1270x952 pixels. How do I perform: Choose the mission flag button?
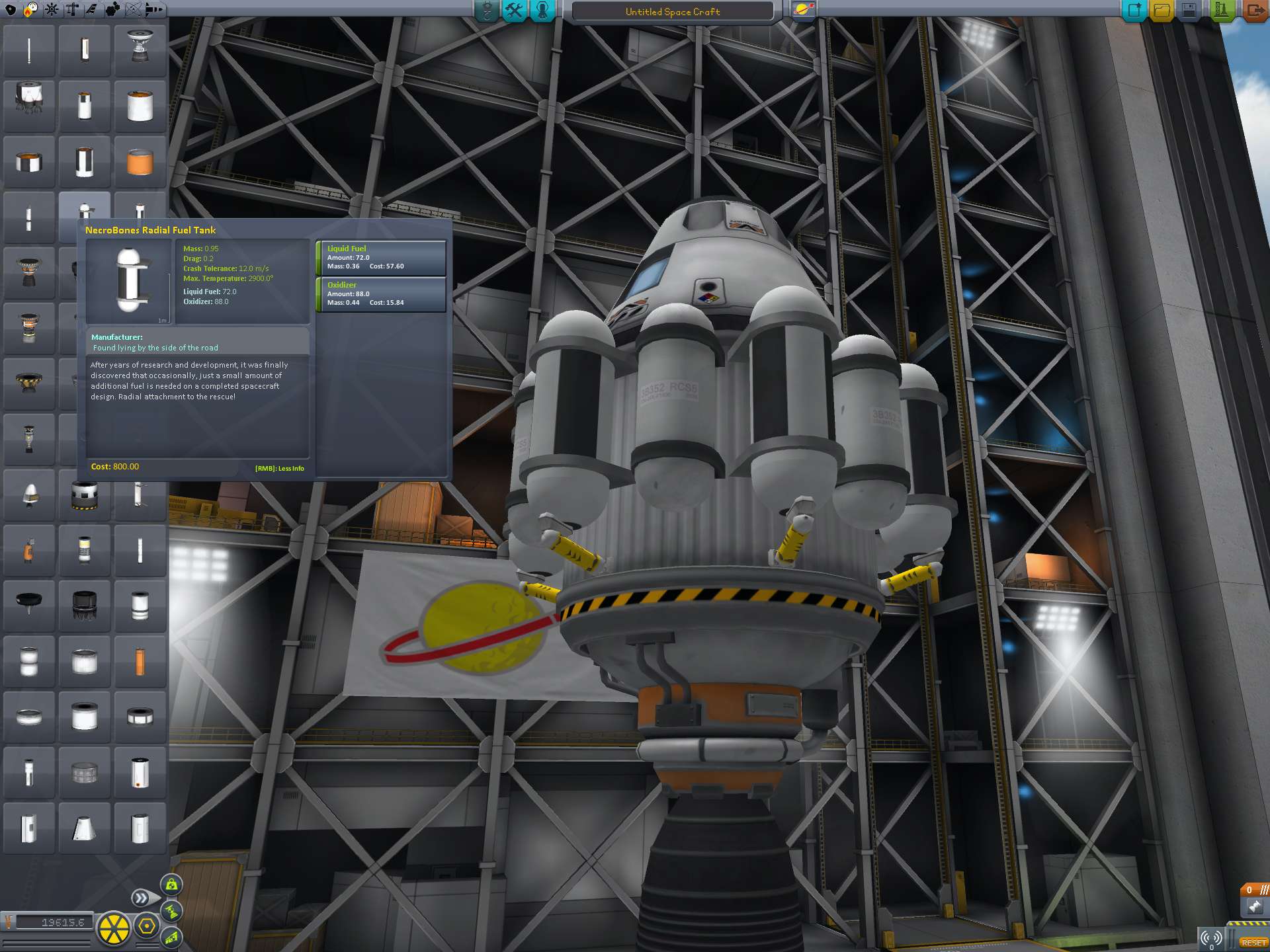(x=803, y=11)
